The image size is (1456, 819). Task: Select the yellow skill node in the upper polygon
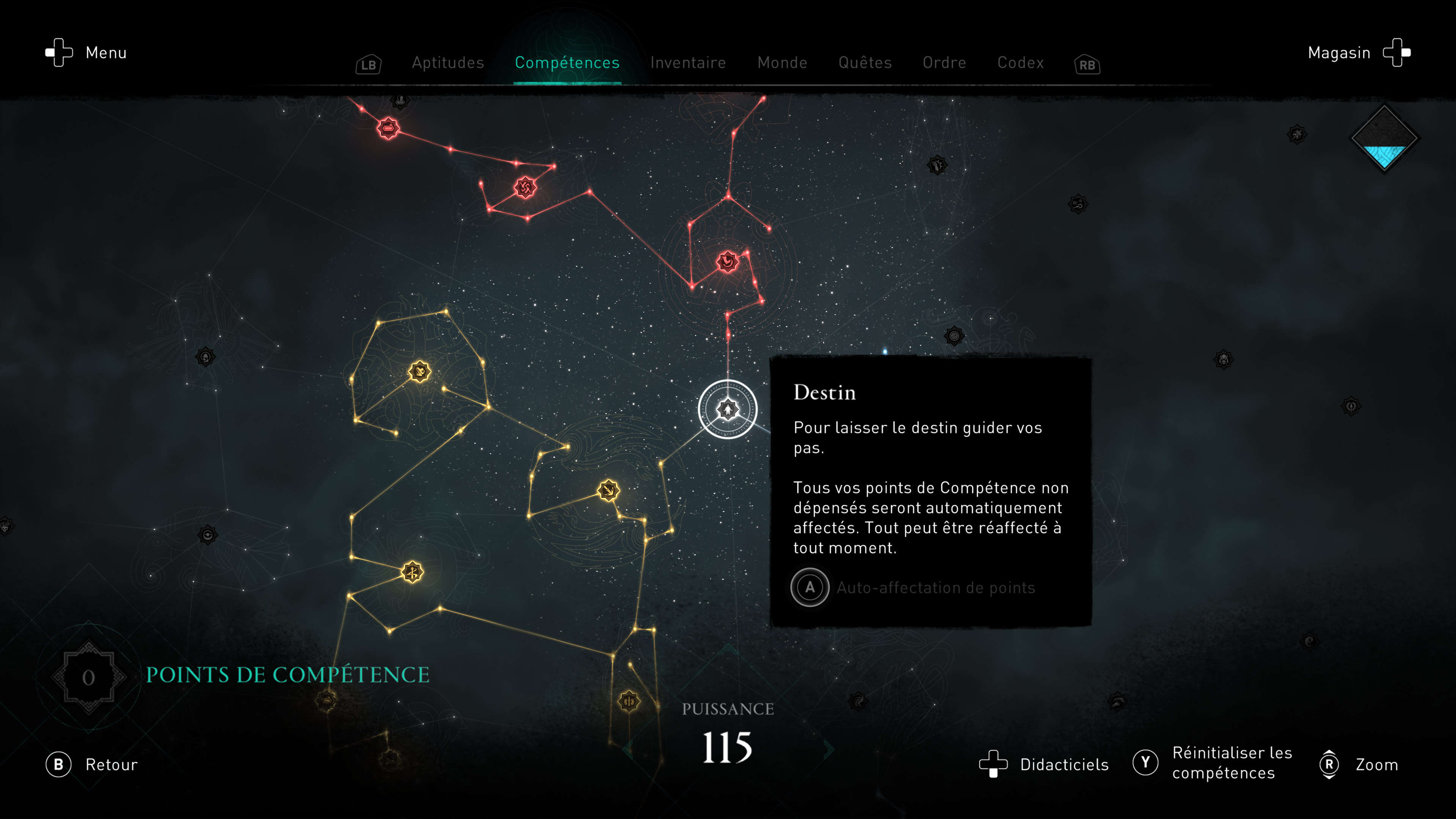419,371
